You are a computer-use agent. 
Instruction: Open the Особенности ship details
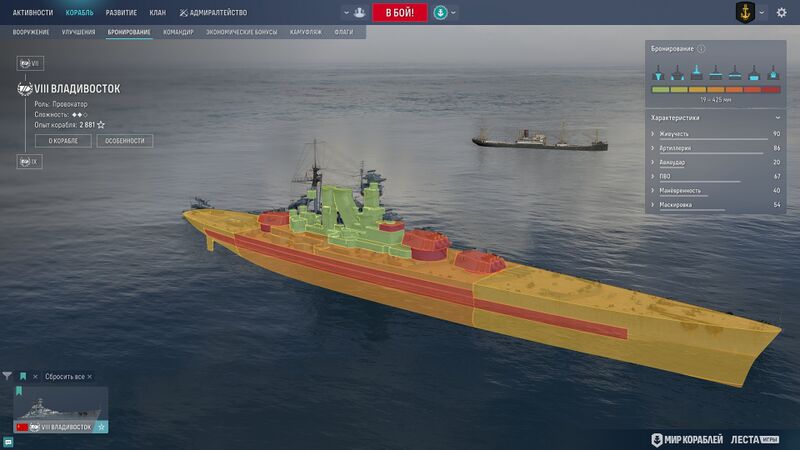pos(125,141)
